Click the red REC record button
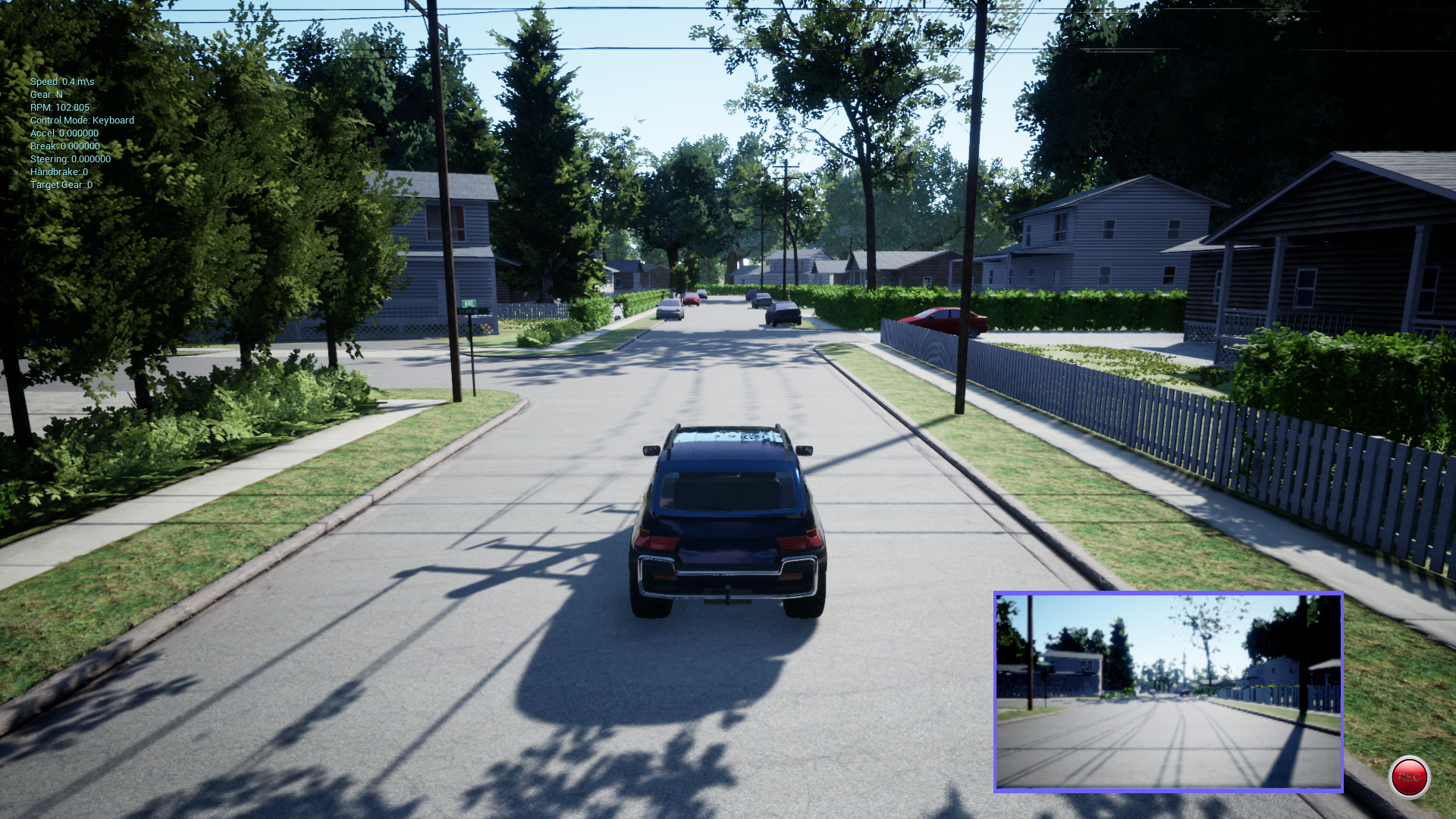The height and width of the screenshot is (819, 1456). click(1408, 777)
